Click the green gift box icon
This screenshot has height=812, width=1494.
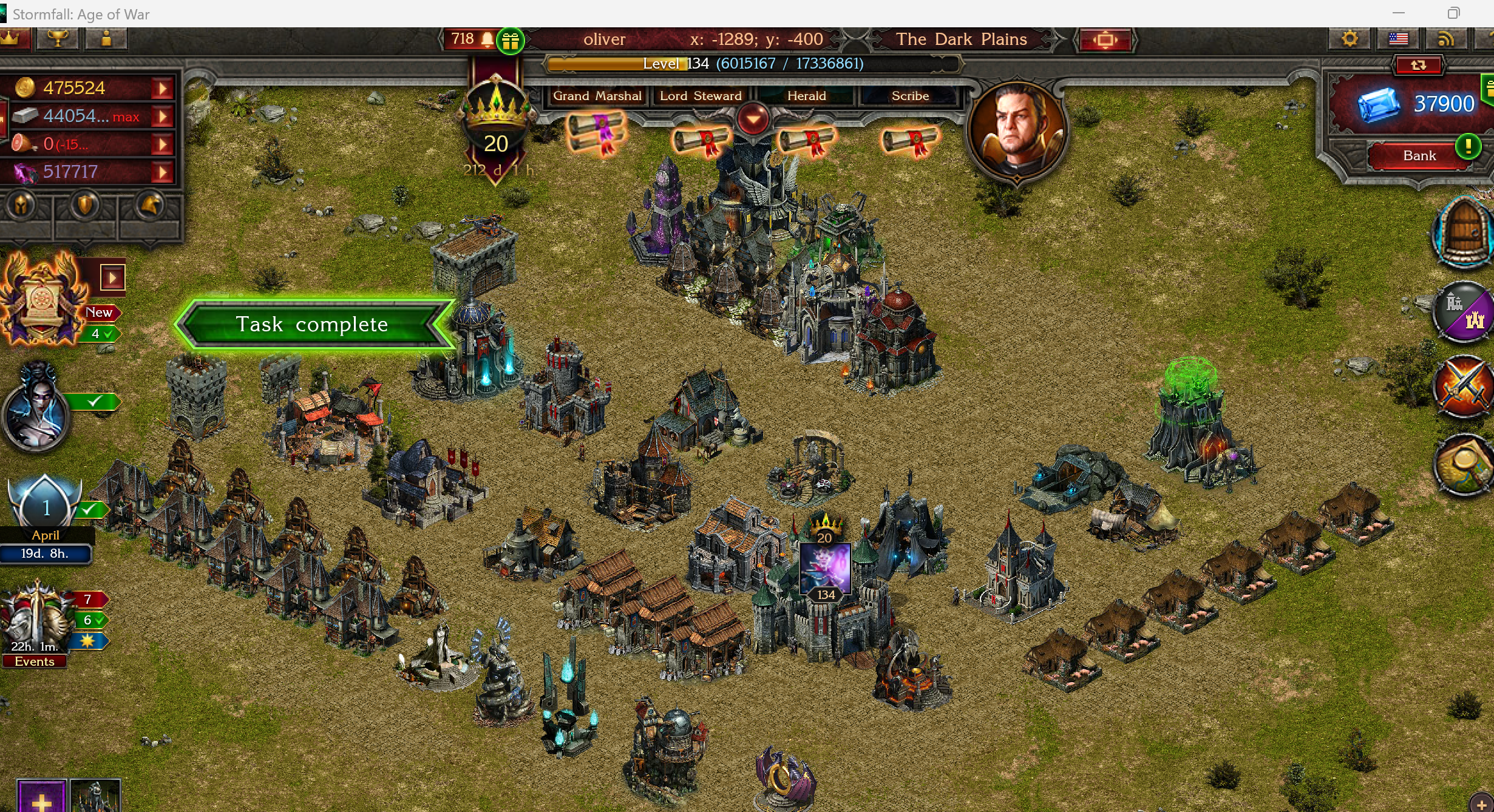(511, 41)
